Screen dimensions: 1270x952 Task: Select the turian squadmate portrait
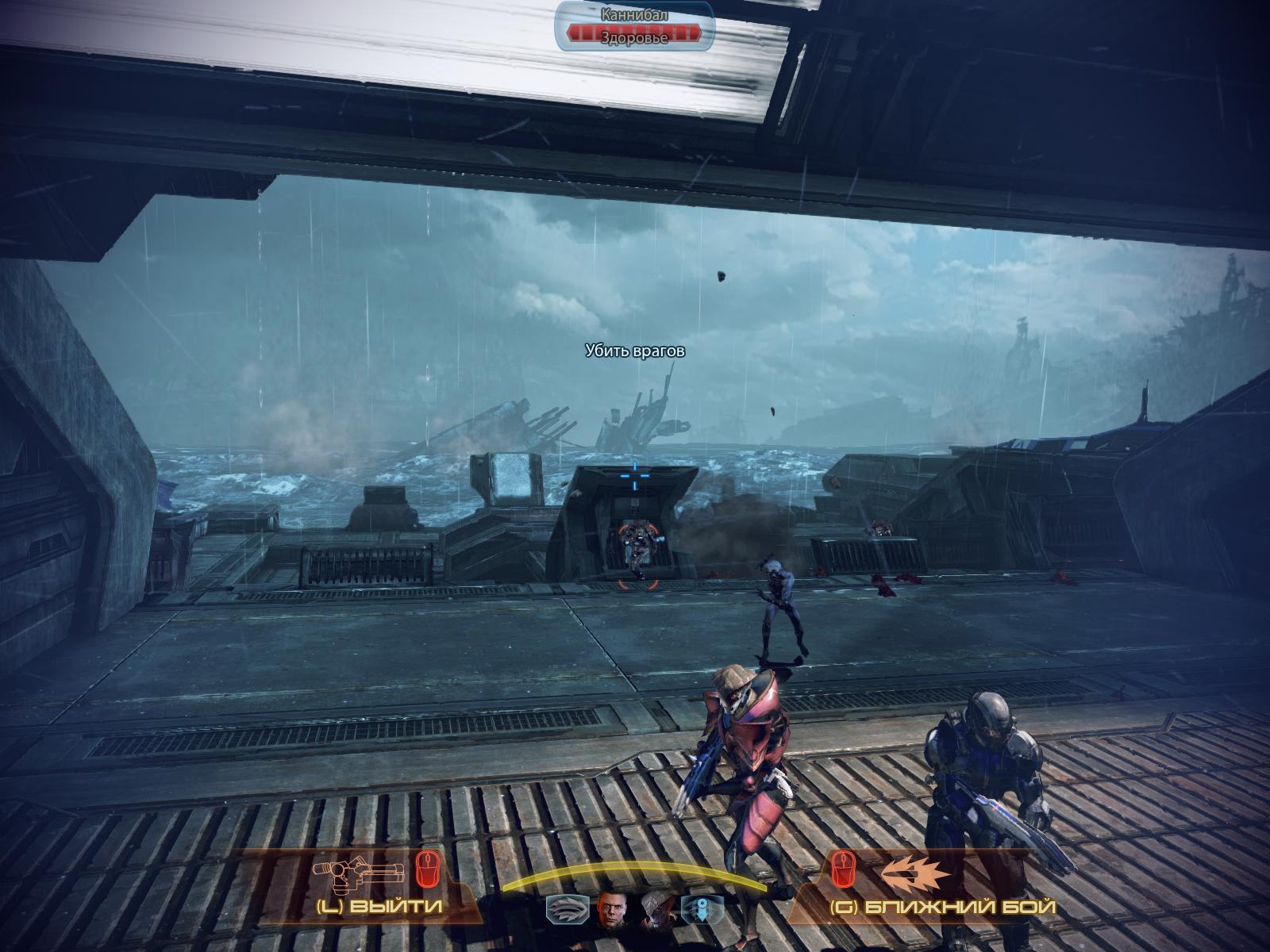click(656, 910)
